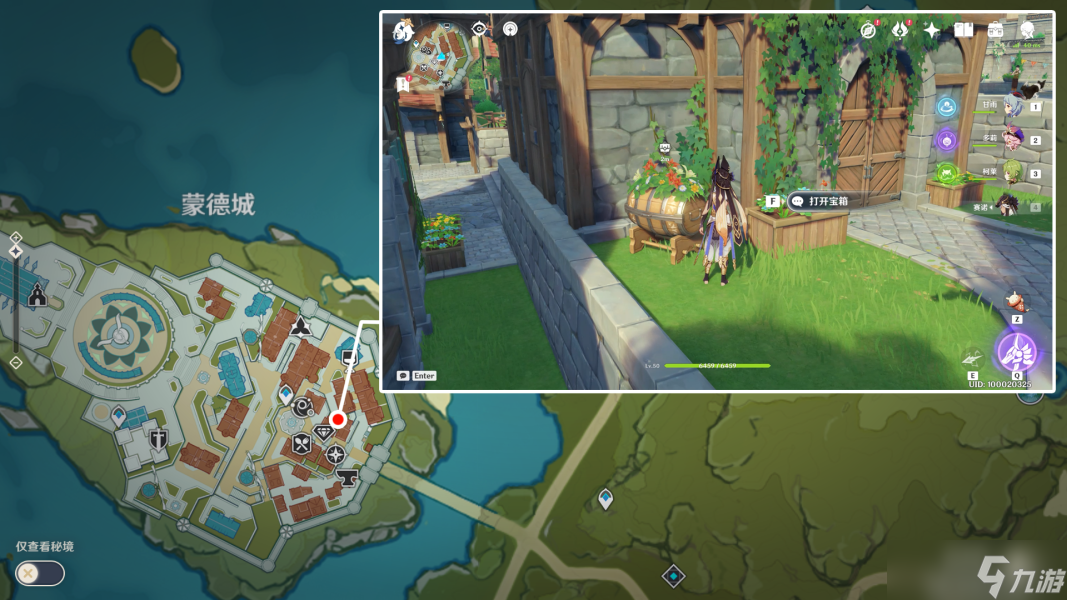Activate the purple elemental burst icon

tap(1018, 352)
